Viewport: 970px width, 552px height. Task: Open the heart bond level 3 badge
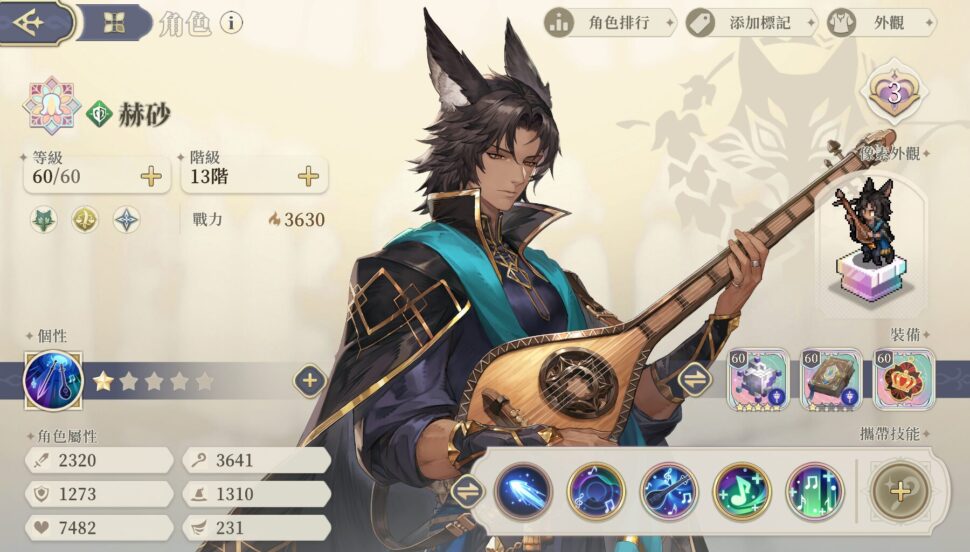894,93
